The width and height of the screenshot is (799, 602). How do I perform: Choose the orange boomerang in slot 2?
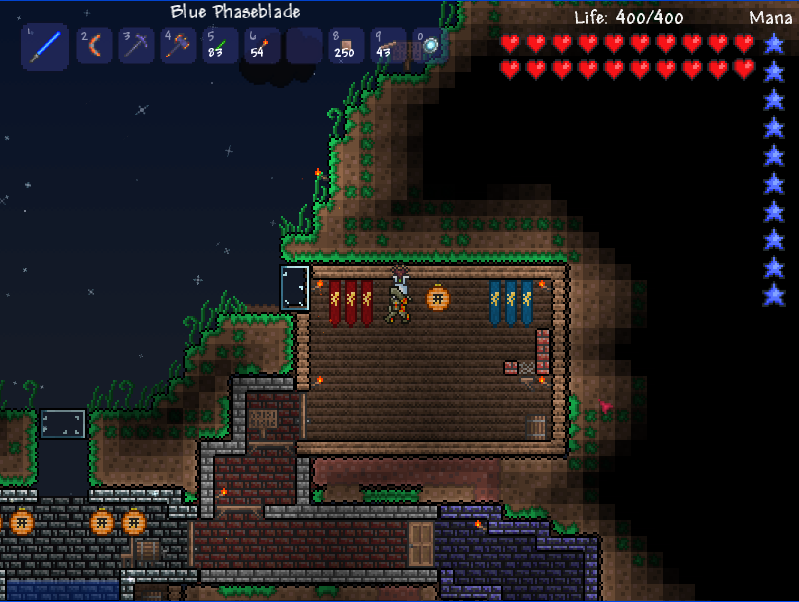click(94, 46)
